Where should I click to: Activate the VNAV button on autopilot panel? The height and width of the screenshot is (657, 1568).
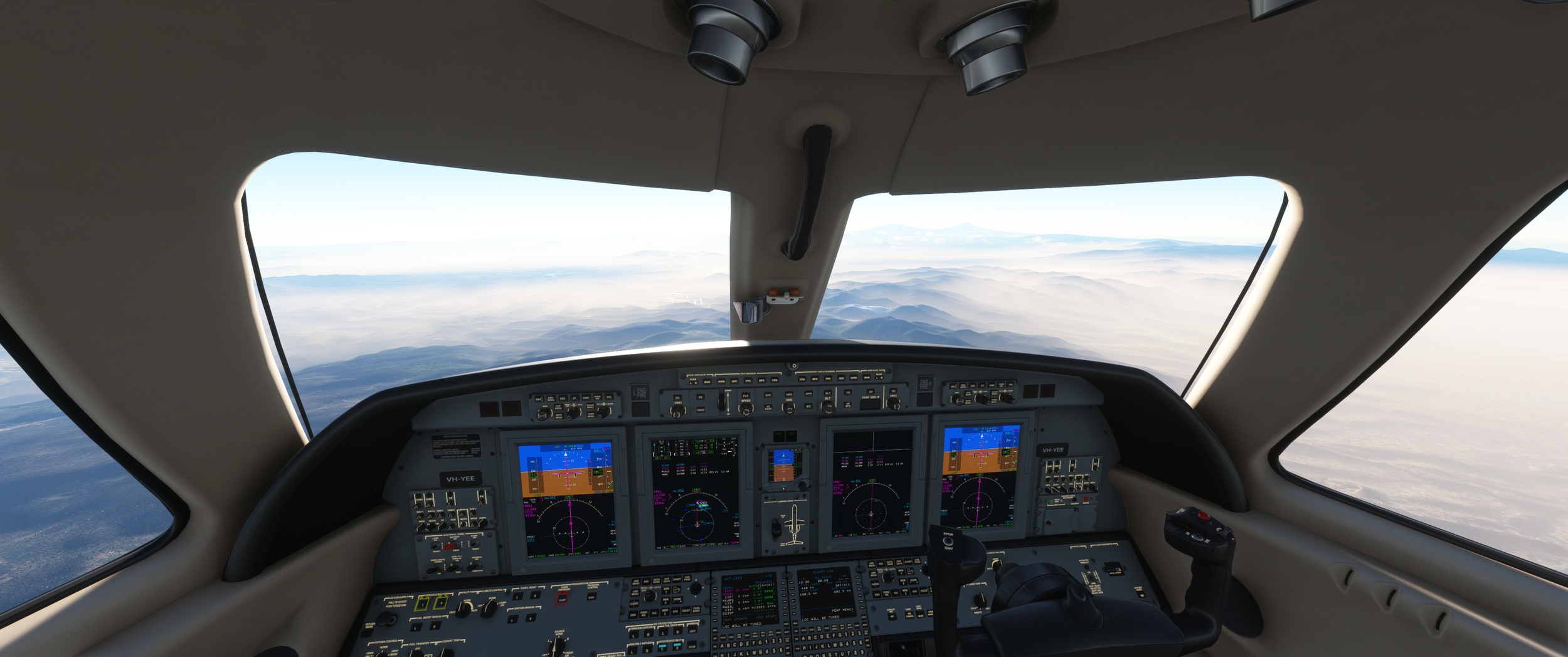coord(700,410)
